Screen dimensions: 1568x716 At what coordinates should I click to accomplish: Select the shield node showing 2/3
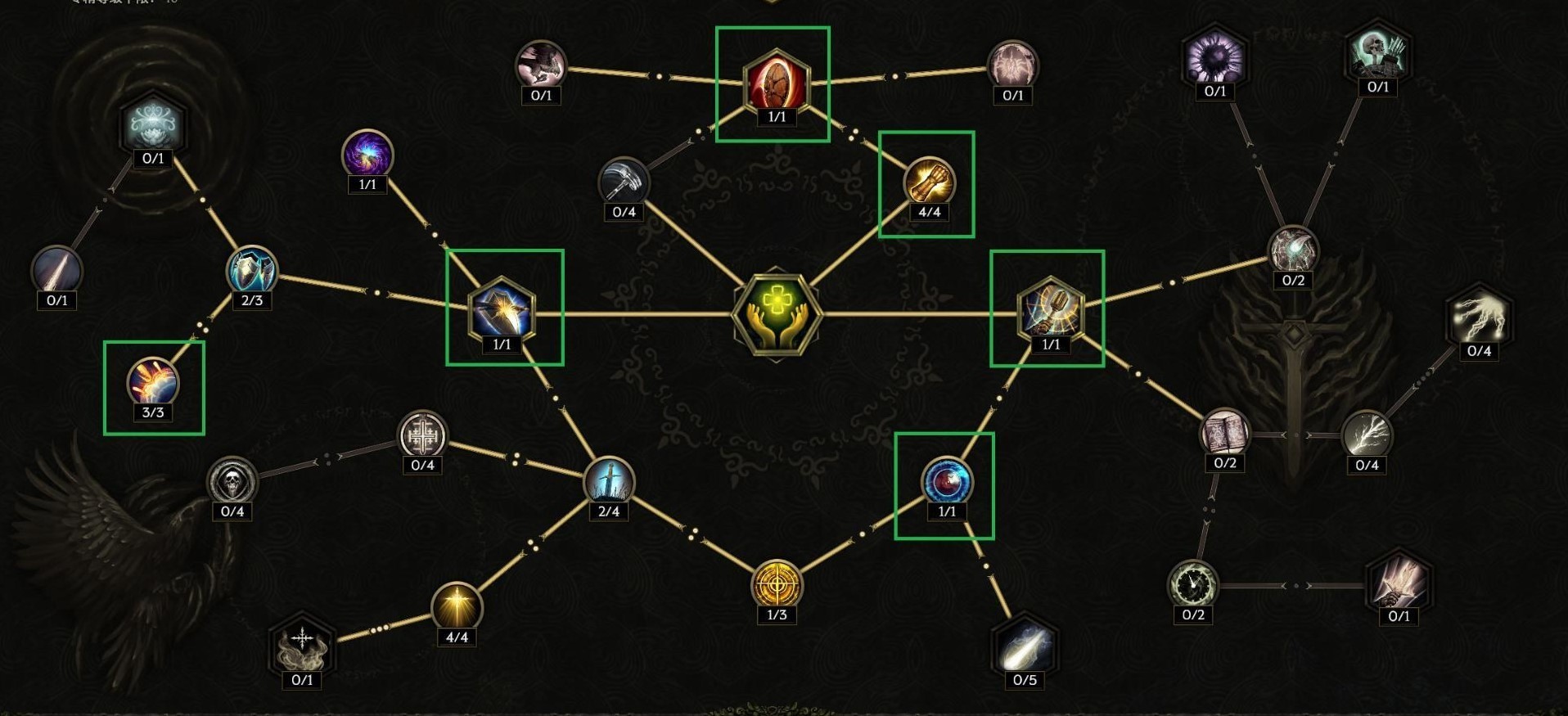(x=251, y=270)
